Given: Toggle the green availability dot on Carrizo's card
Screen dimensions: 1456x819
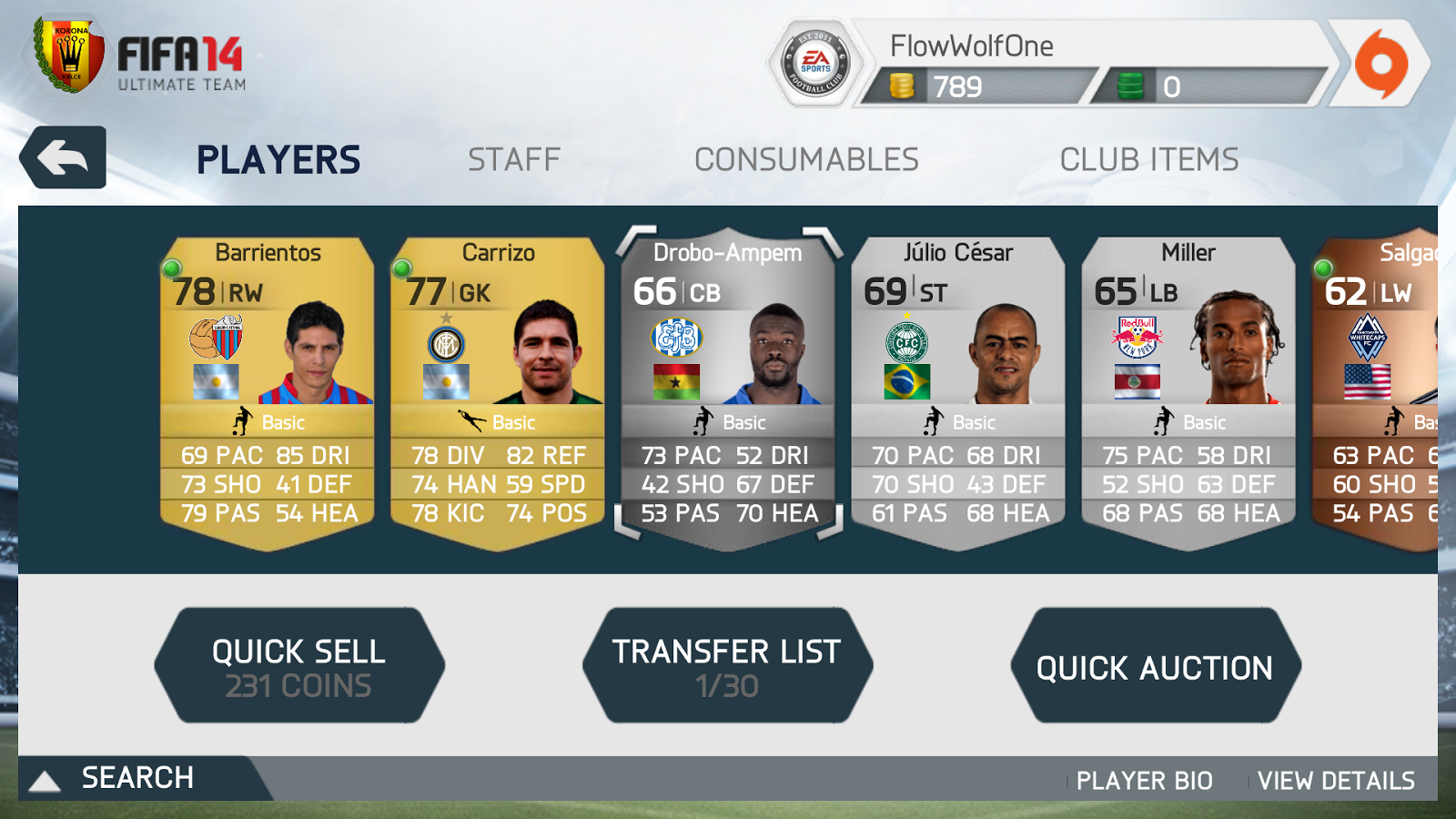Looking at the screenshot, I should tap(403, 269).
